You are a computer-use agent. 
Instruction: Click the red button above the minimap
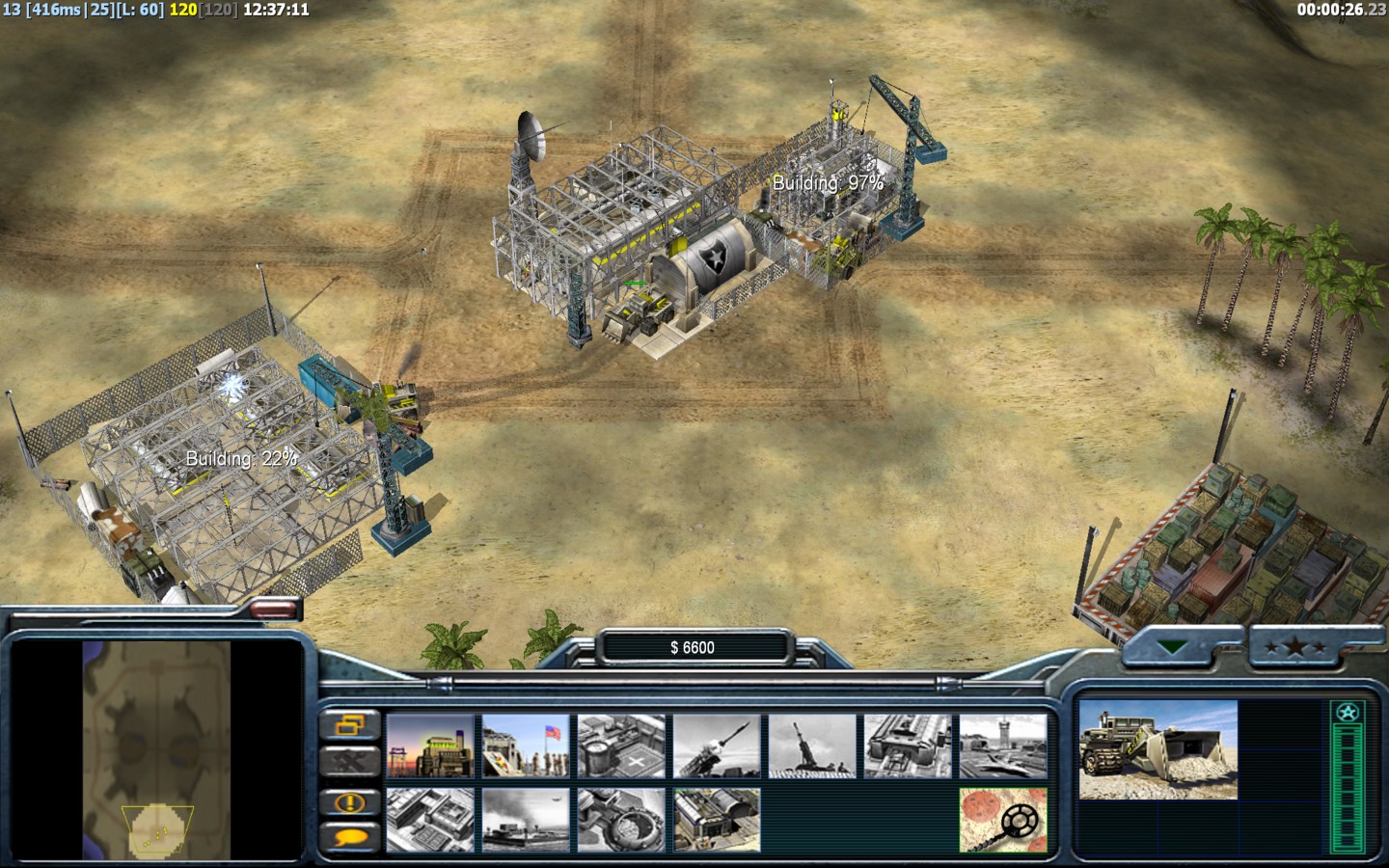(275, 609)
